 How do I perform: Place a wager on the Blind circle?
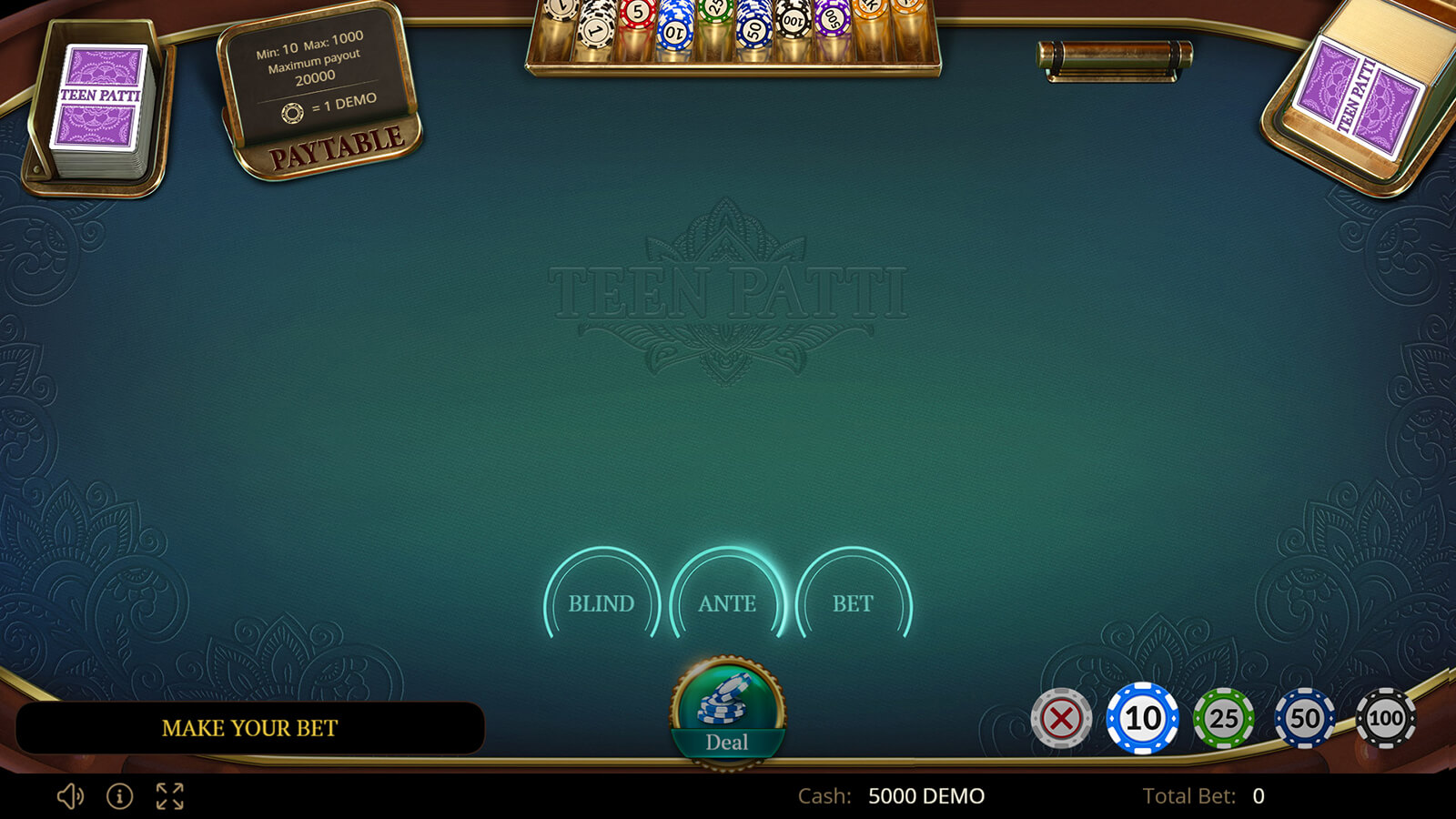point(602,602)
